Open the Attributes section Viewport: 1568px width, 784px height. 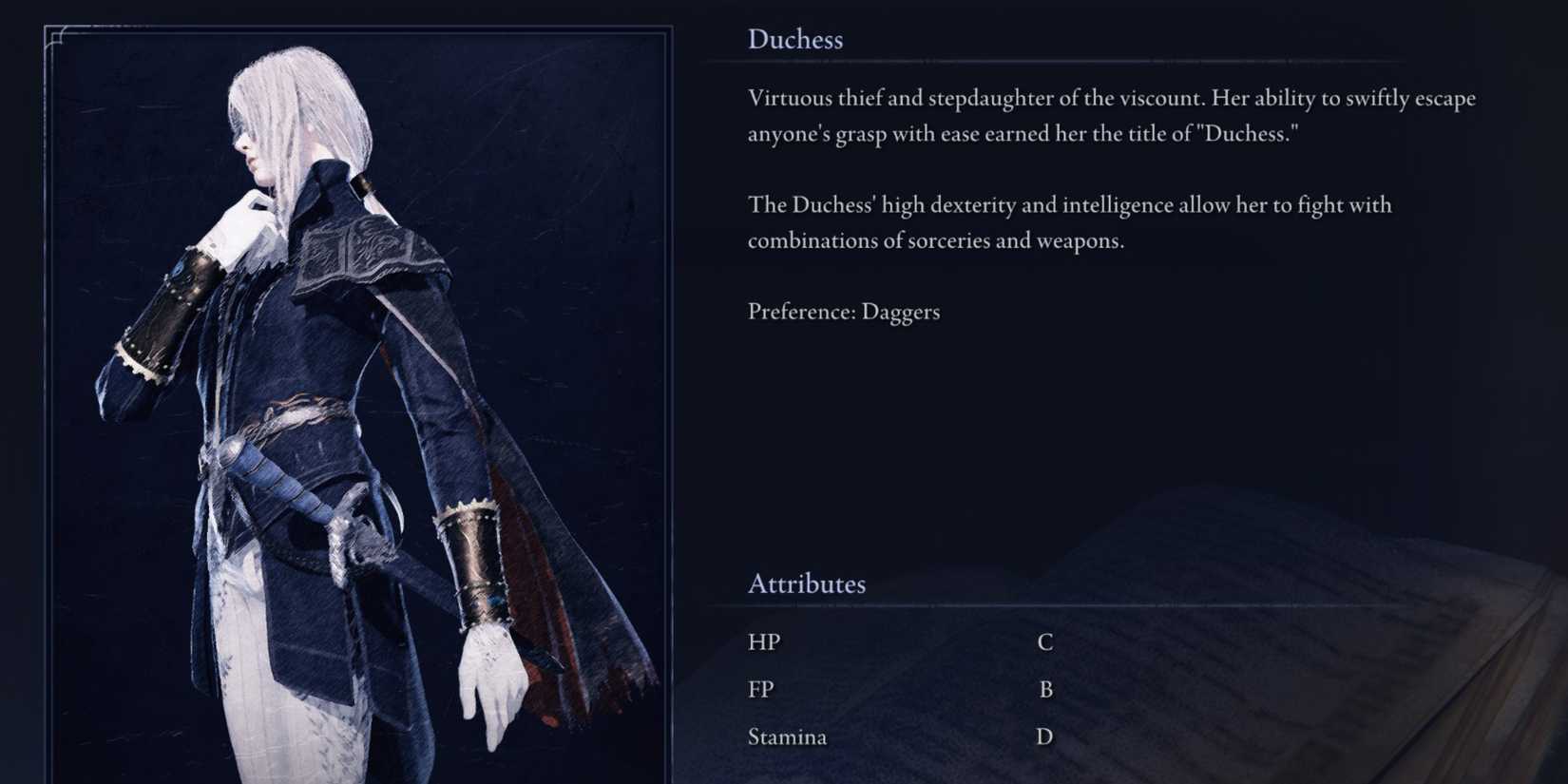pyautogui.click(x=807, y=583)
